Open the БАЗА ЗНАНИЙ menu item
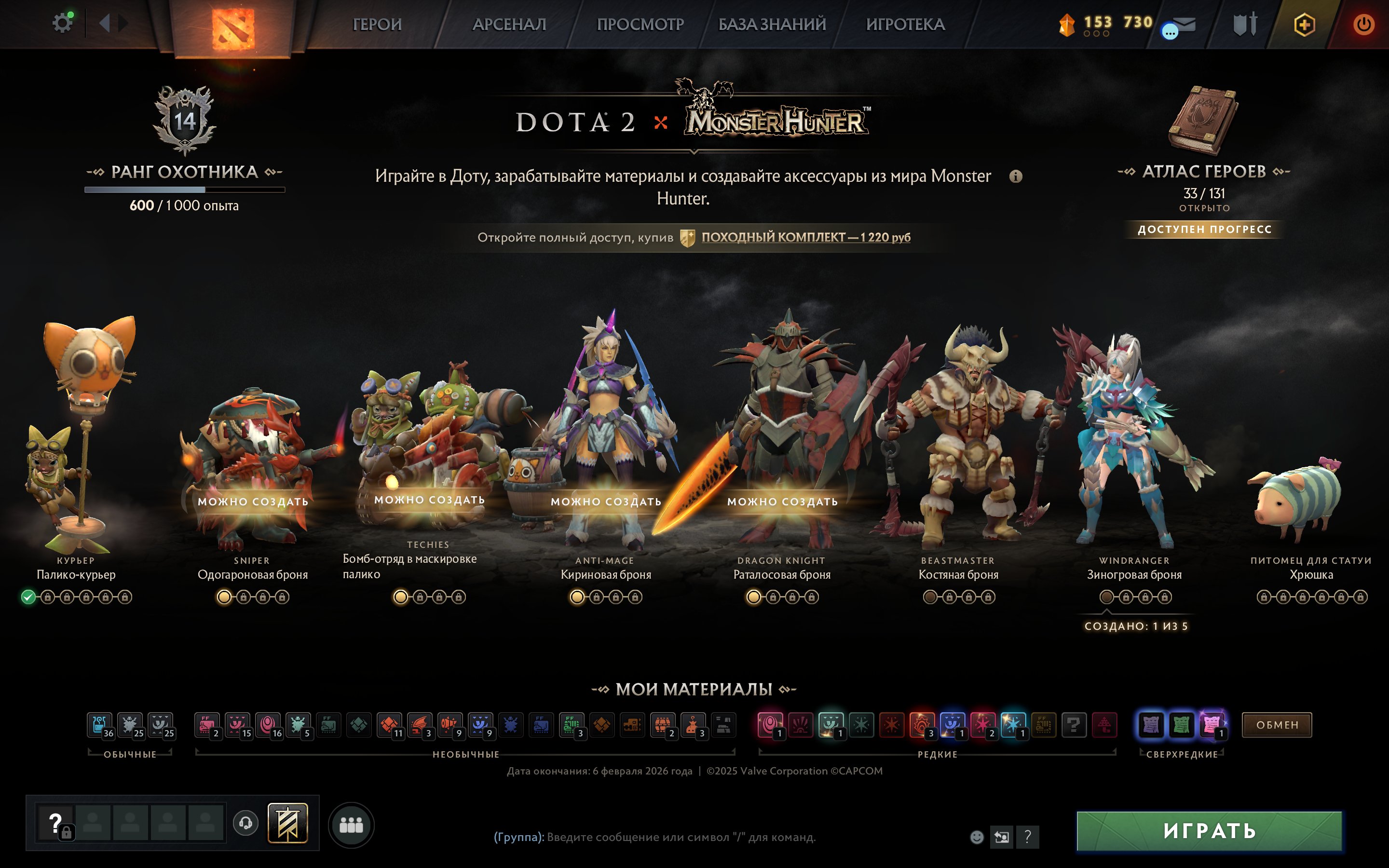1389x868 pixels. point(772,24)
